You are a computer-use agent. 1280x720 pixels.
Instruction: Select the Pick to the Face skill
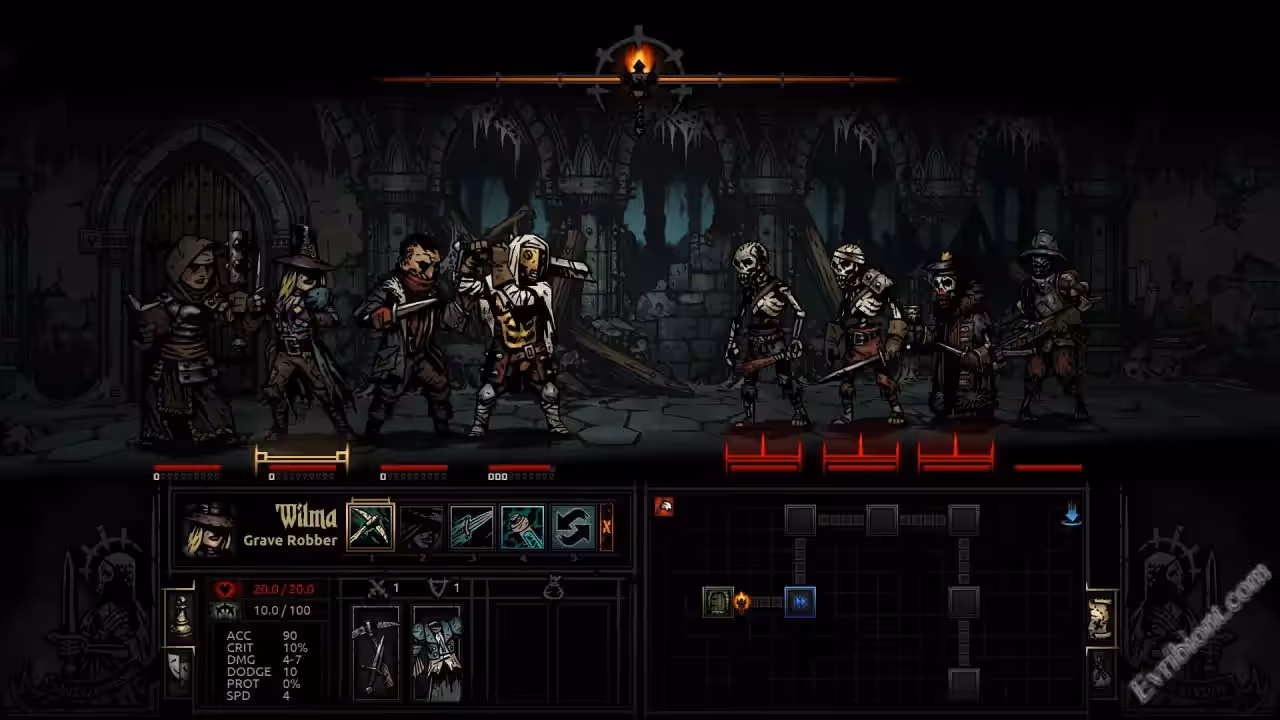point(370,526)
